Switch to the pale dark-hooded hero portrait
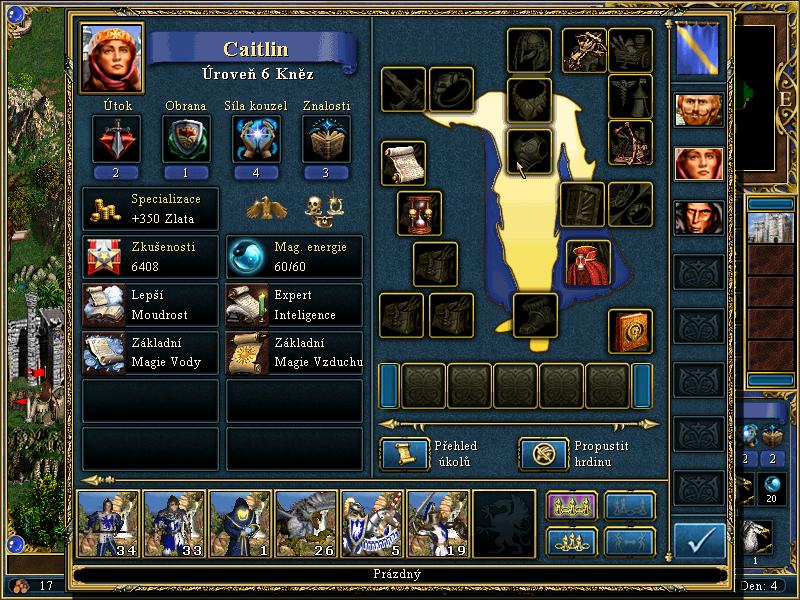 point(698,217)
